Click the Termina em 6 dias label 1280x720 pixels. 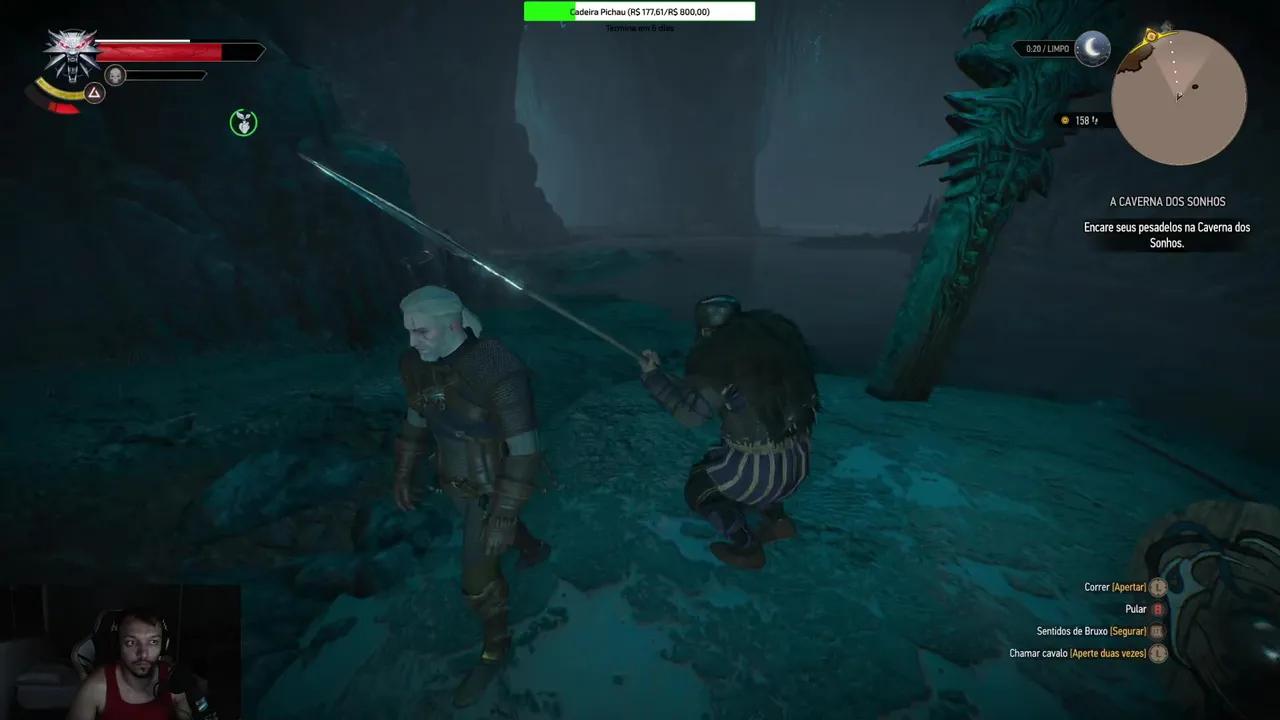tap(640, 28)
